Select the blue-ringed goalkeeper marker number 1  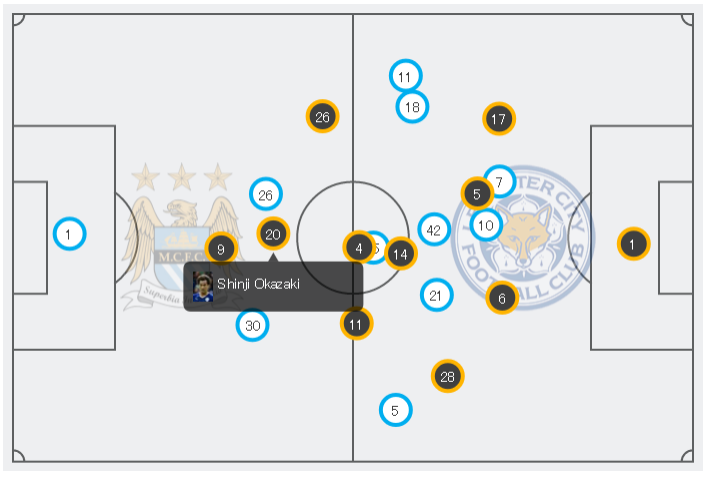(x=68, y=234)
